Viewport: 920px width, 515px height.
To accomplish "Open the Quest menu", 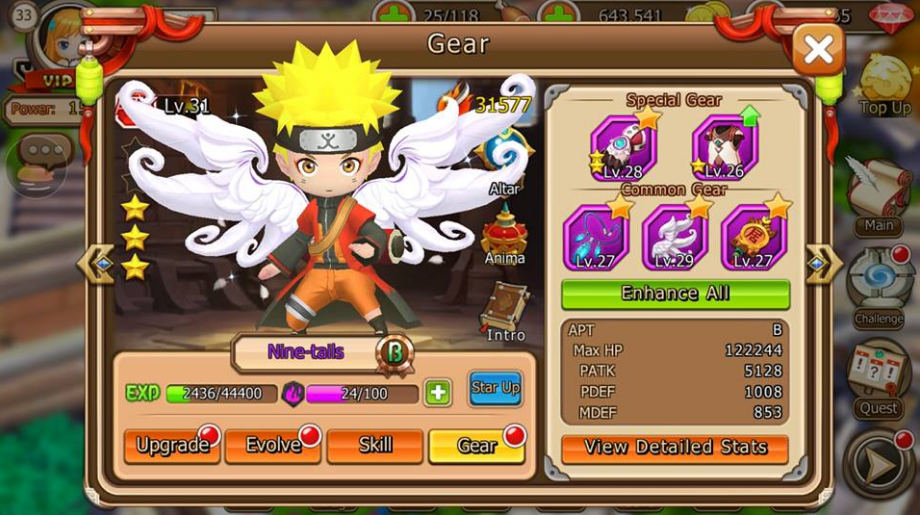I will [879, 378].
